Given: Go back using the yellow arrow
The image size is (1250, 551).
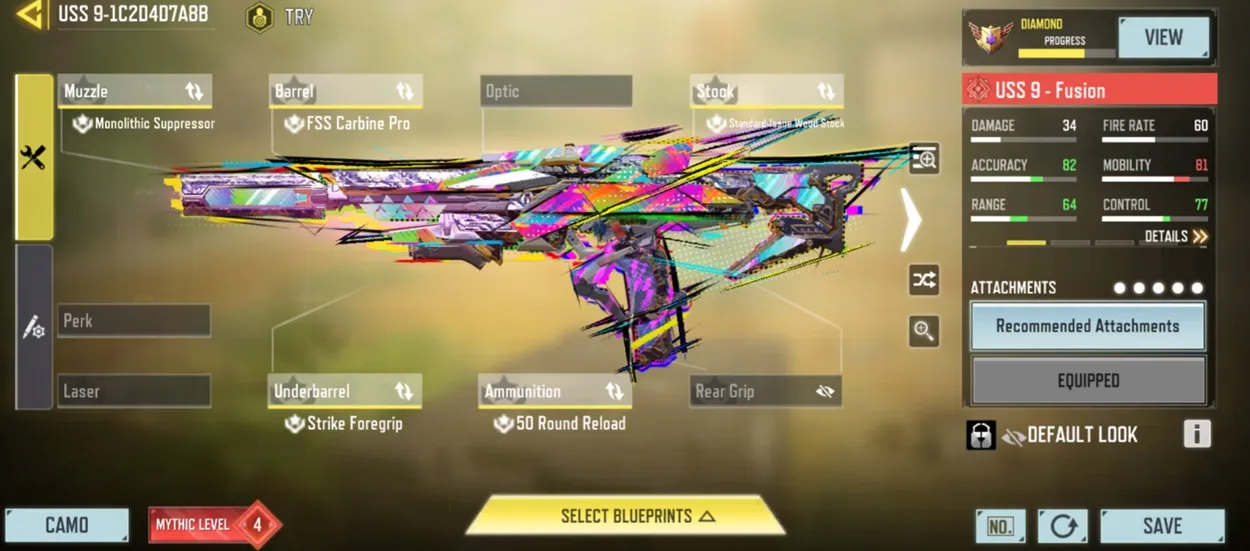Looking at the screenshot, I should pos(30,14).
